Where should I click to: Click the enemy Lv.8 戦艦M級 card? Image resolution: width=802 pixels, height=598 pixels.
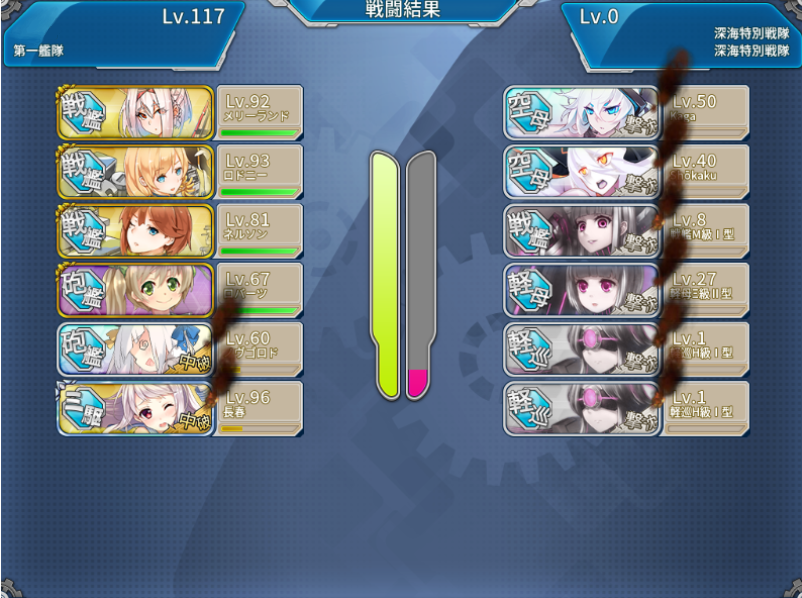(626, 230)
